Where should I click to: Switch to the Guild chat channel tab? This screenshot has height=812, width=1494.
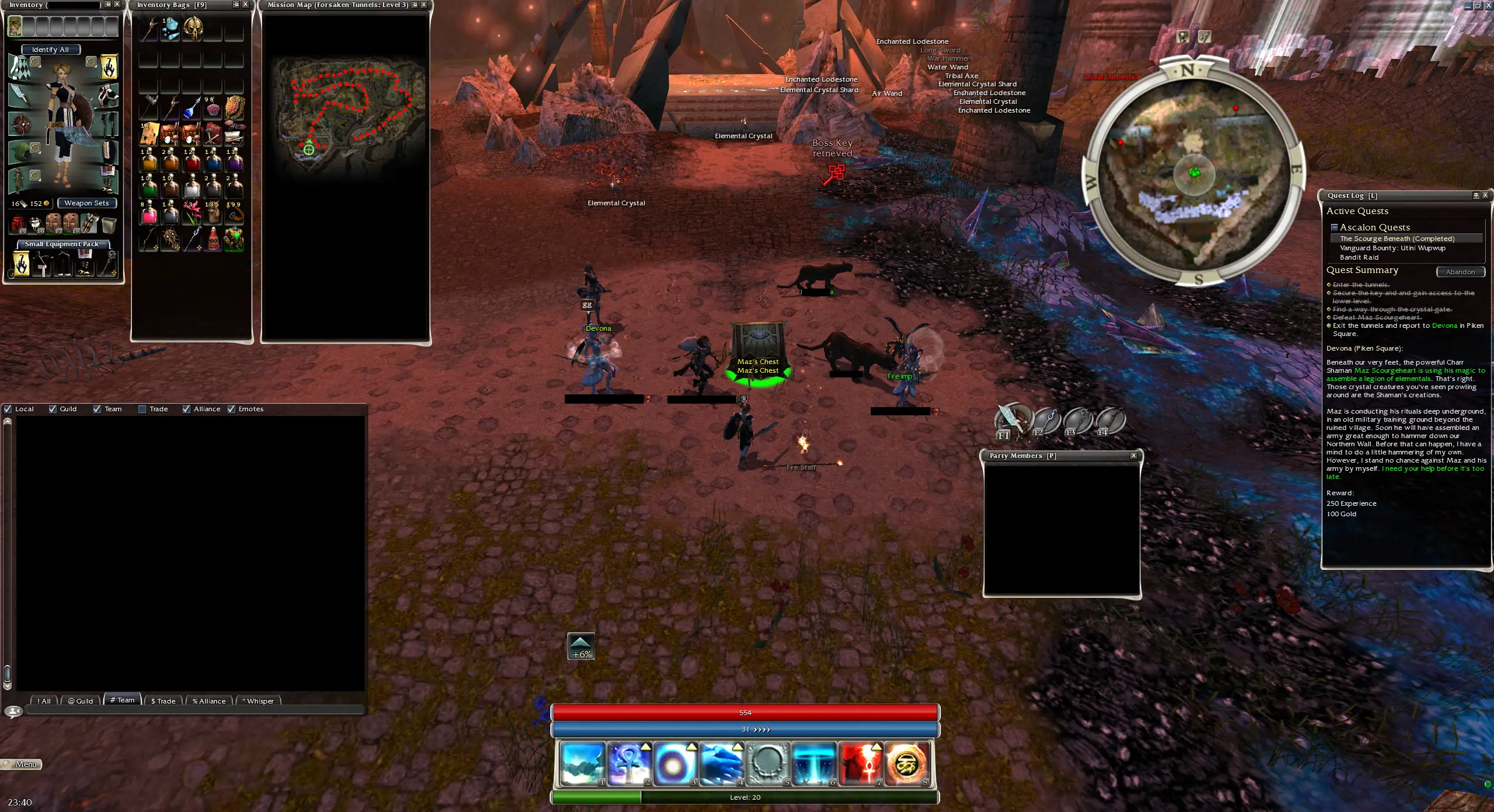(80, 701)
